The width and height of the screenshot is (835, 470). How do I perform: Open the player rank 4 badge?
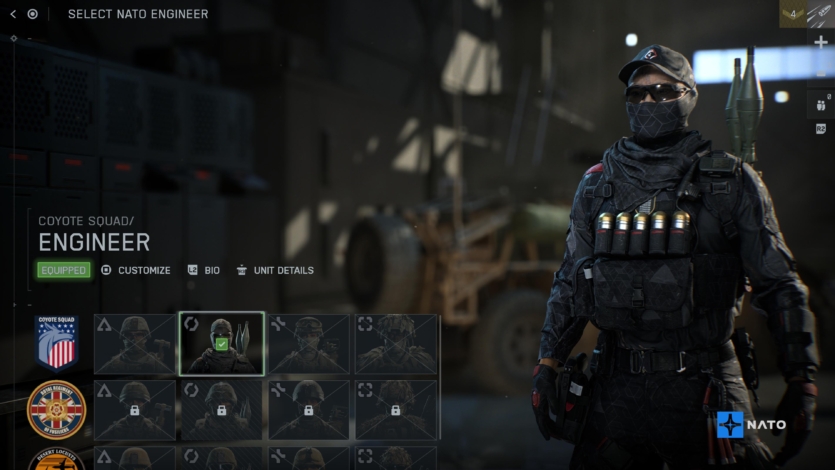point(792,14)
